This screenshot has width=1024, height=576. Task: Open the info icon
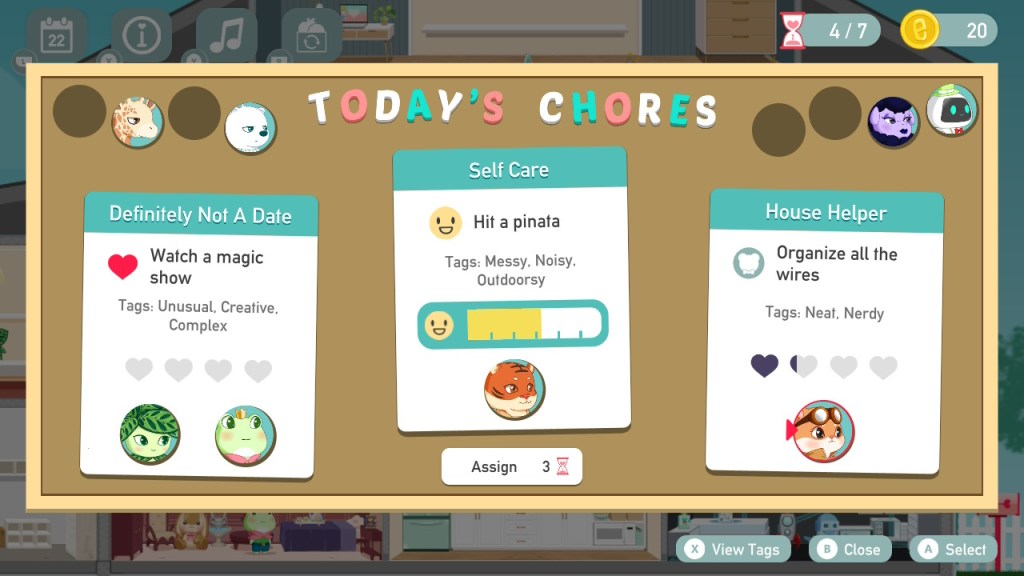click(x=141, y=36)
